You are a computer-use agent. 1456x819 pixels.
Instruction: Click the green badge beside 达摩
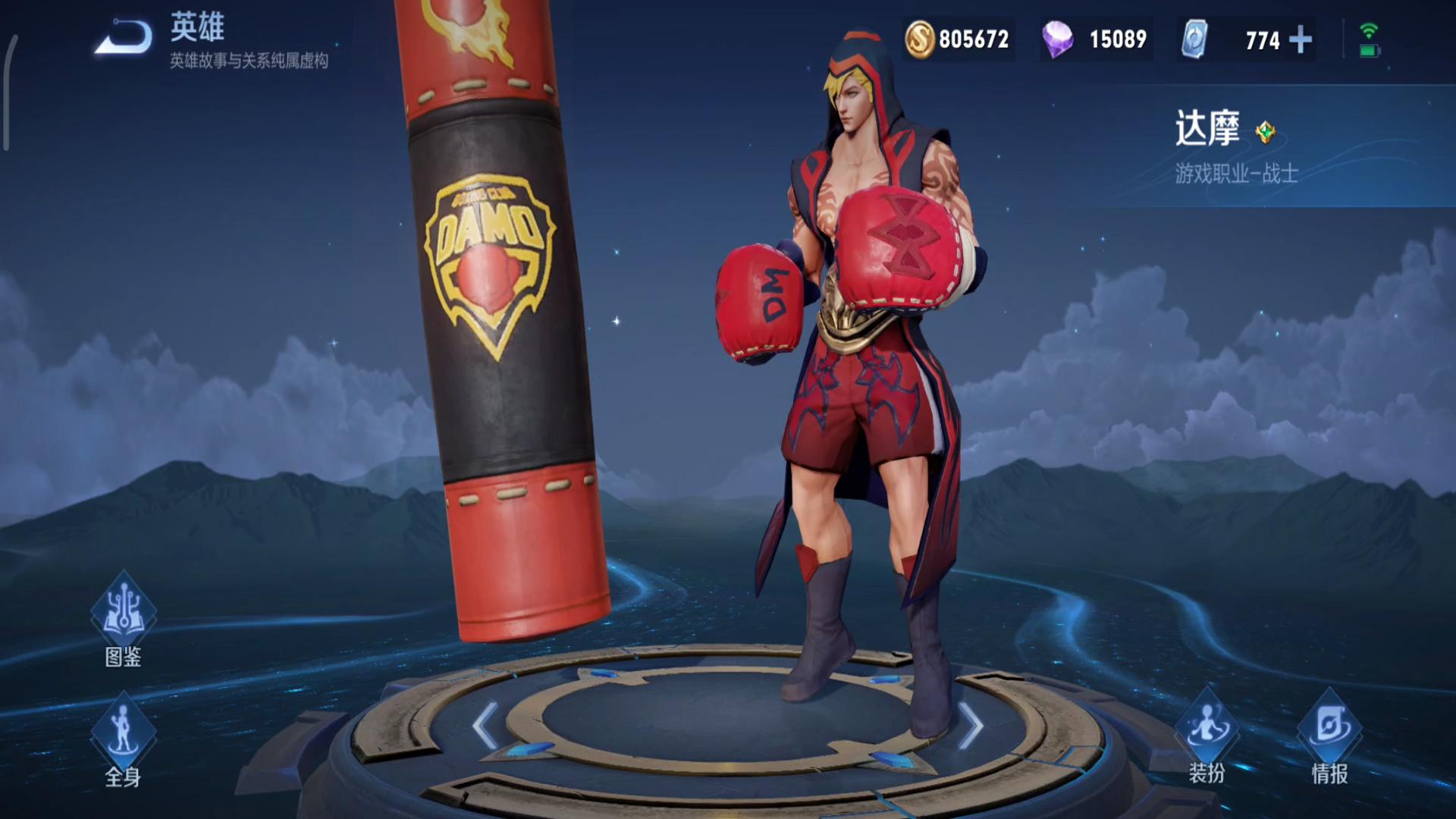pyautogui.click(x=1265, y=132)
